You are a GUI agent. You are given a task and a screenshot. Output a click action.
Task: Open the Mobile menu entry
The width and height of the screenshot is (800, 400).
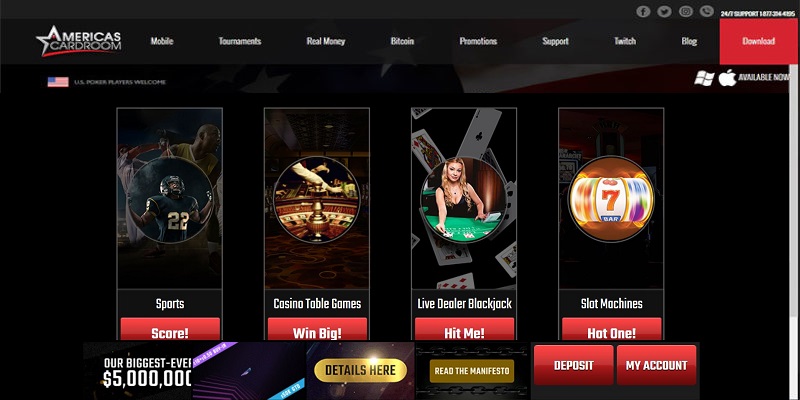[x=162, y=42]
